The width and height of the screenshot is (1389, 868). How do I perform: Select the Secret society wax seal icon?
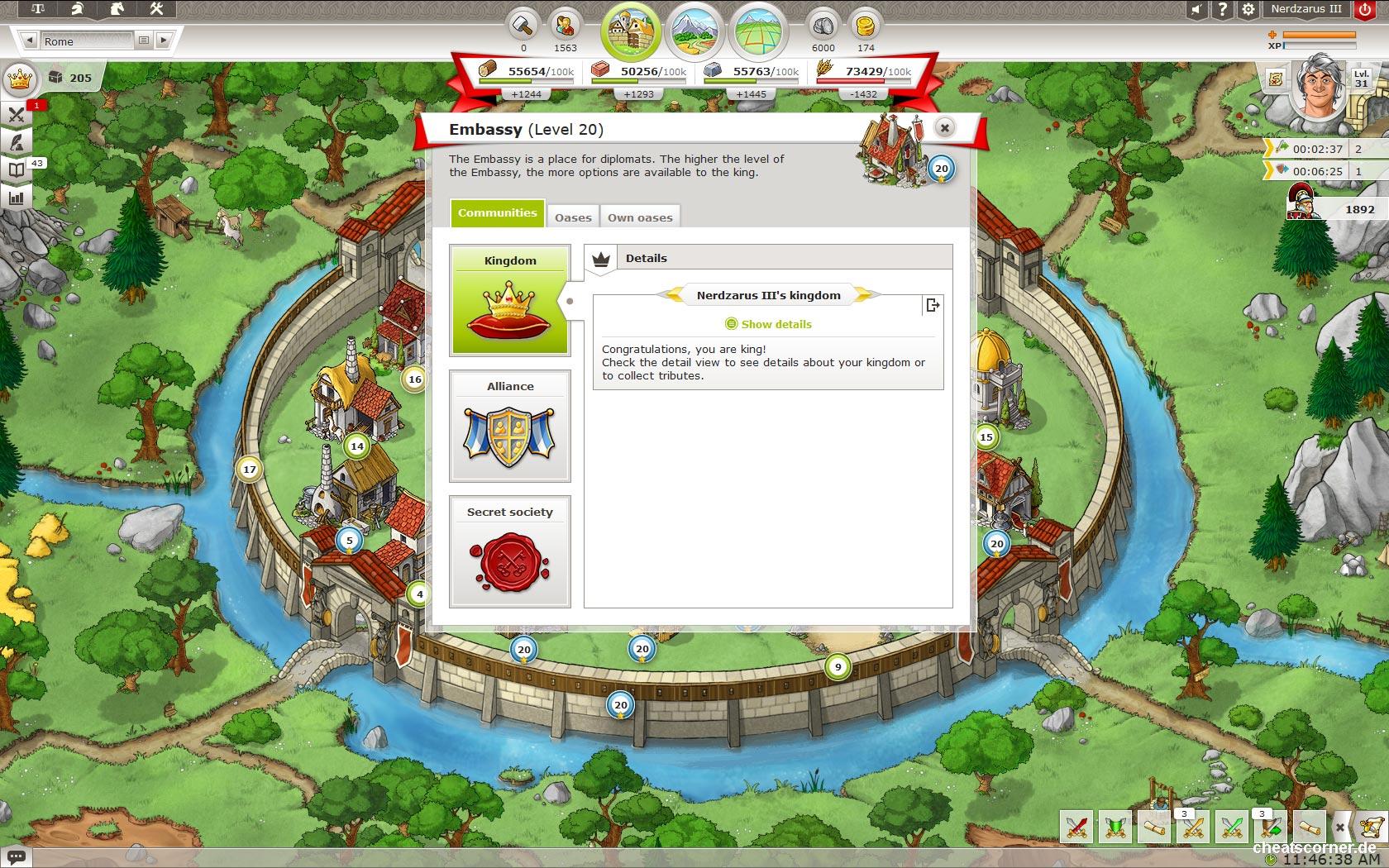509,560
